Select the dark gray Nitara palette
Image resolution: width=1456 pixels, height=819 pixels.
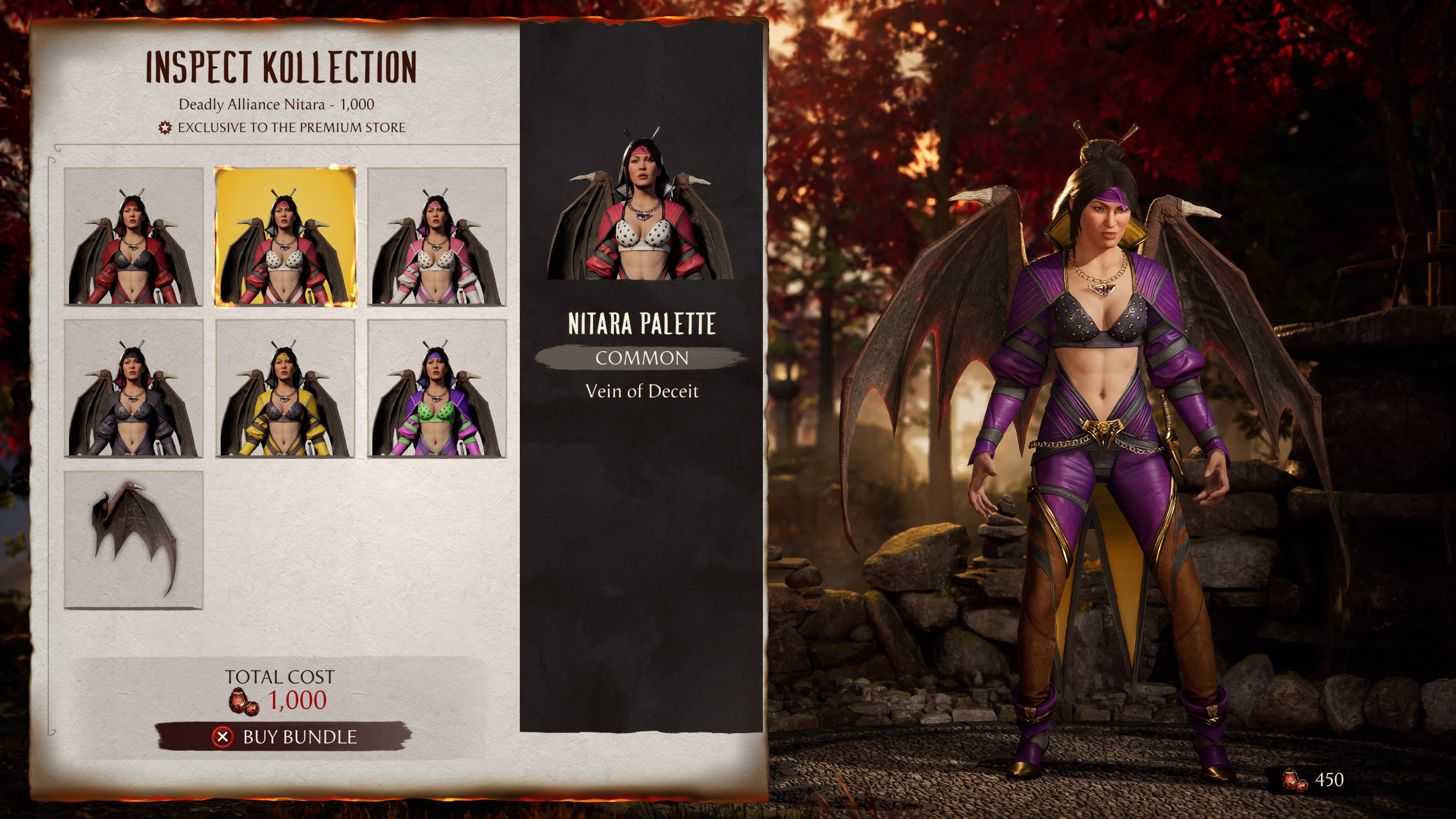point(133,388)
